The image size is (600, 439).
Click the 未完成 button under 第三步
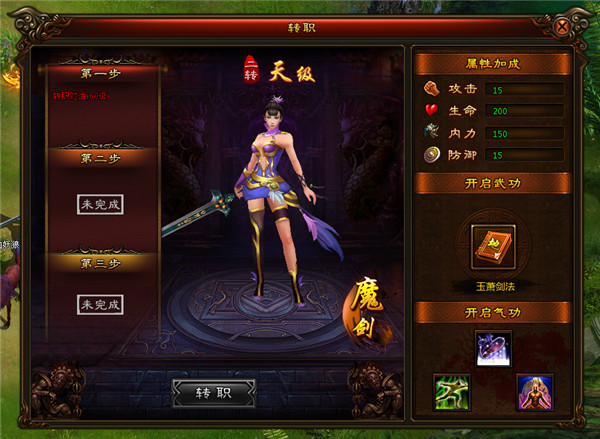pyautogui.click(x=101, y=304)
